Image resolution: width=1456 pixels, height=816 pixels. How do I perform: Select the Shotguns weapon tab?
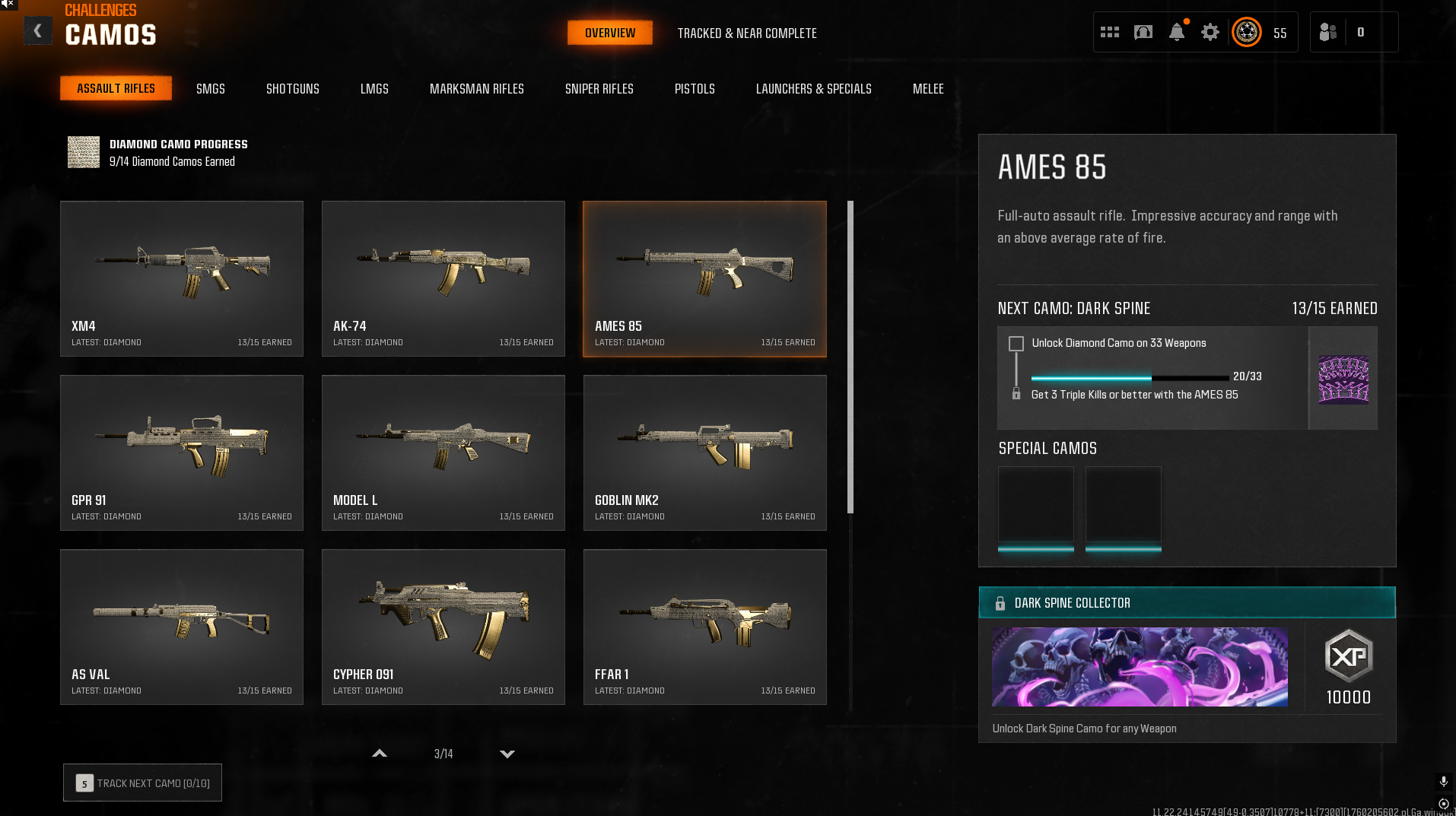(x=292, y=89)
